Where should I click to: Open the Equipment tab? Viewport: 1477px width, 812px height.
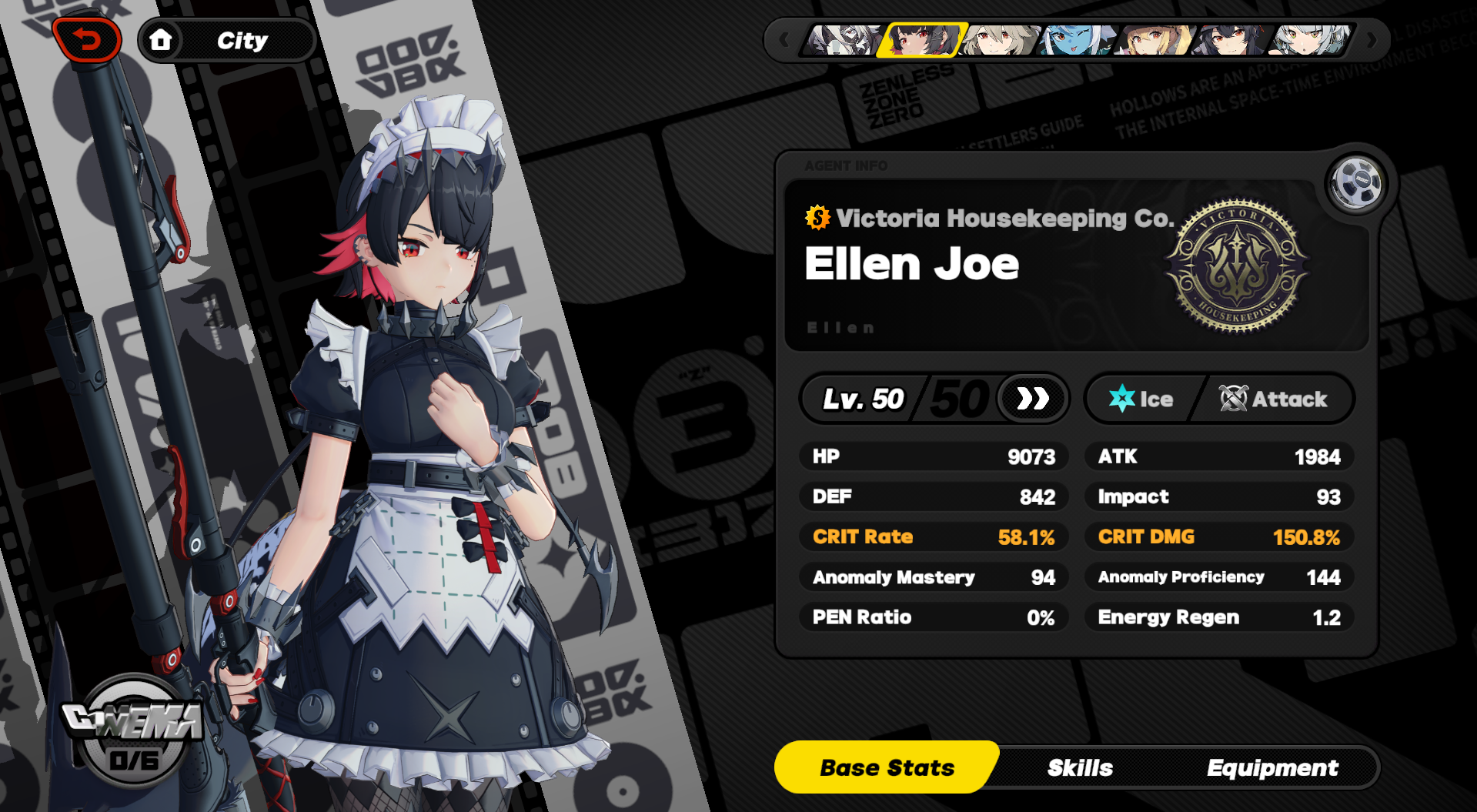1273,767
